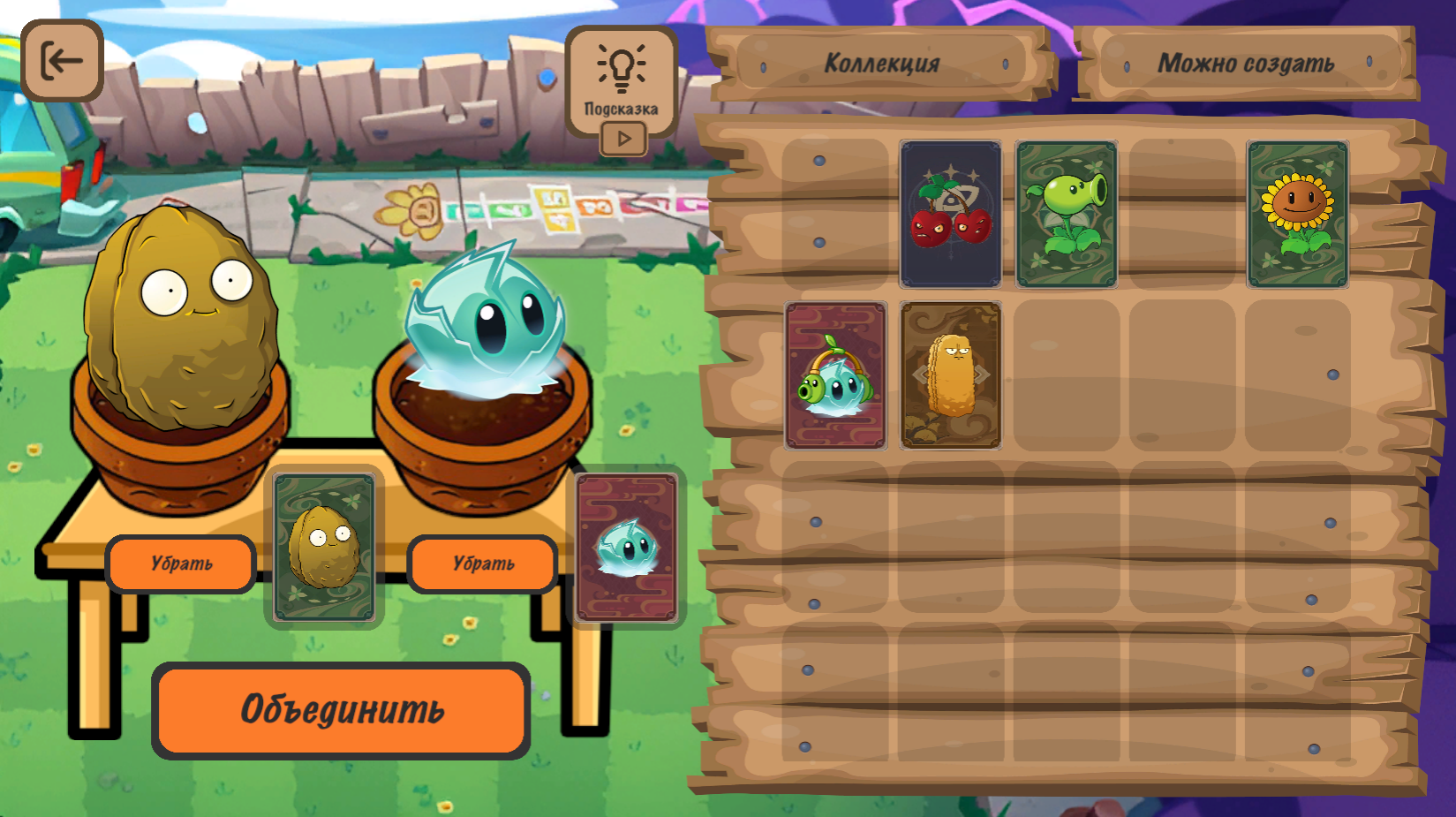This screenshot has height=817, width=1456.
Task: Select the Wall-nut card in collection
Action: point(950,374)
